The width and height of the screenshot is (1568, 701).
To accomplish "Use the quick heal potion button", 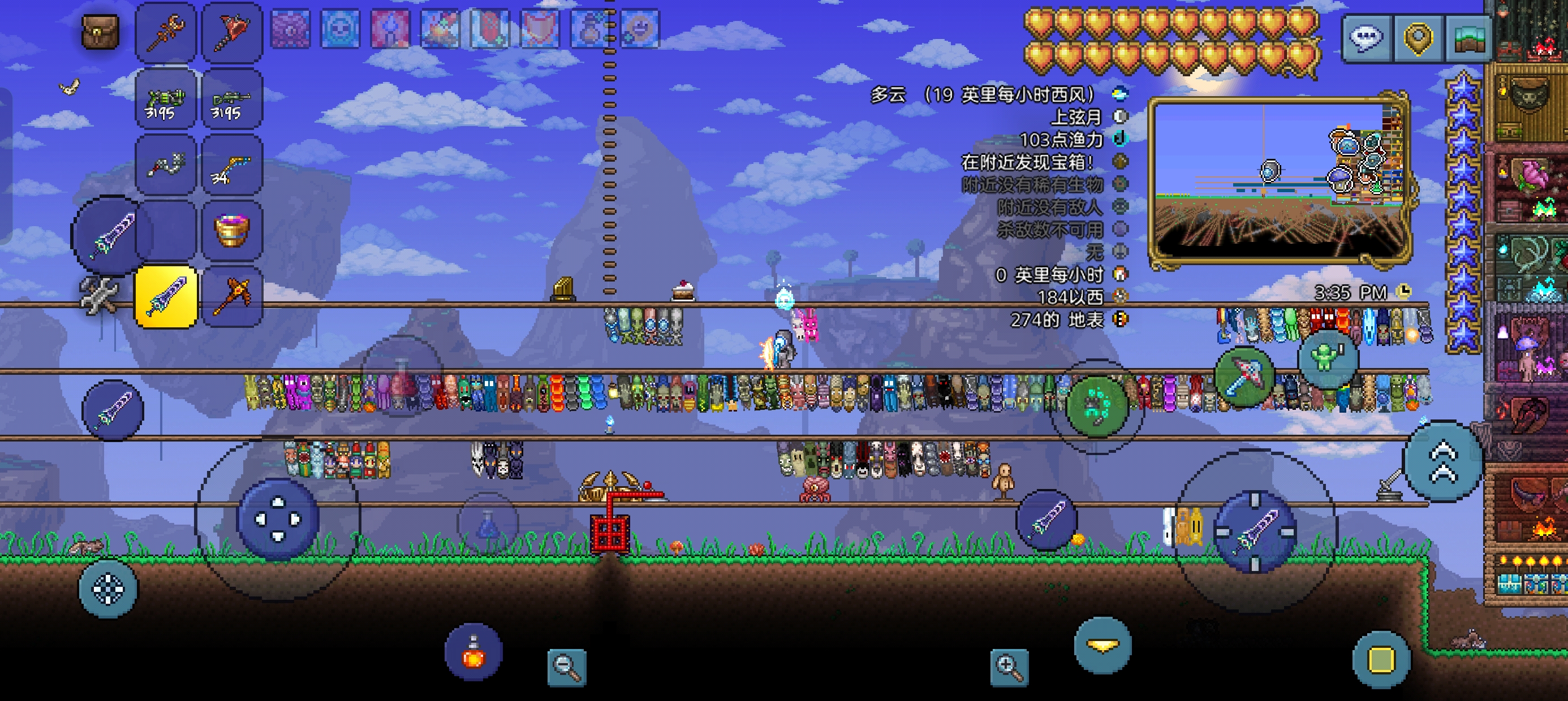I will [473, 652].
